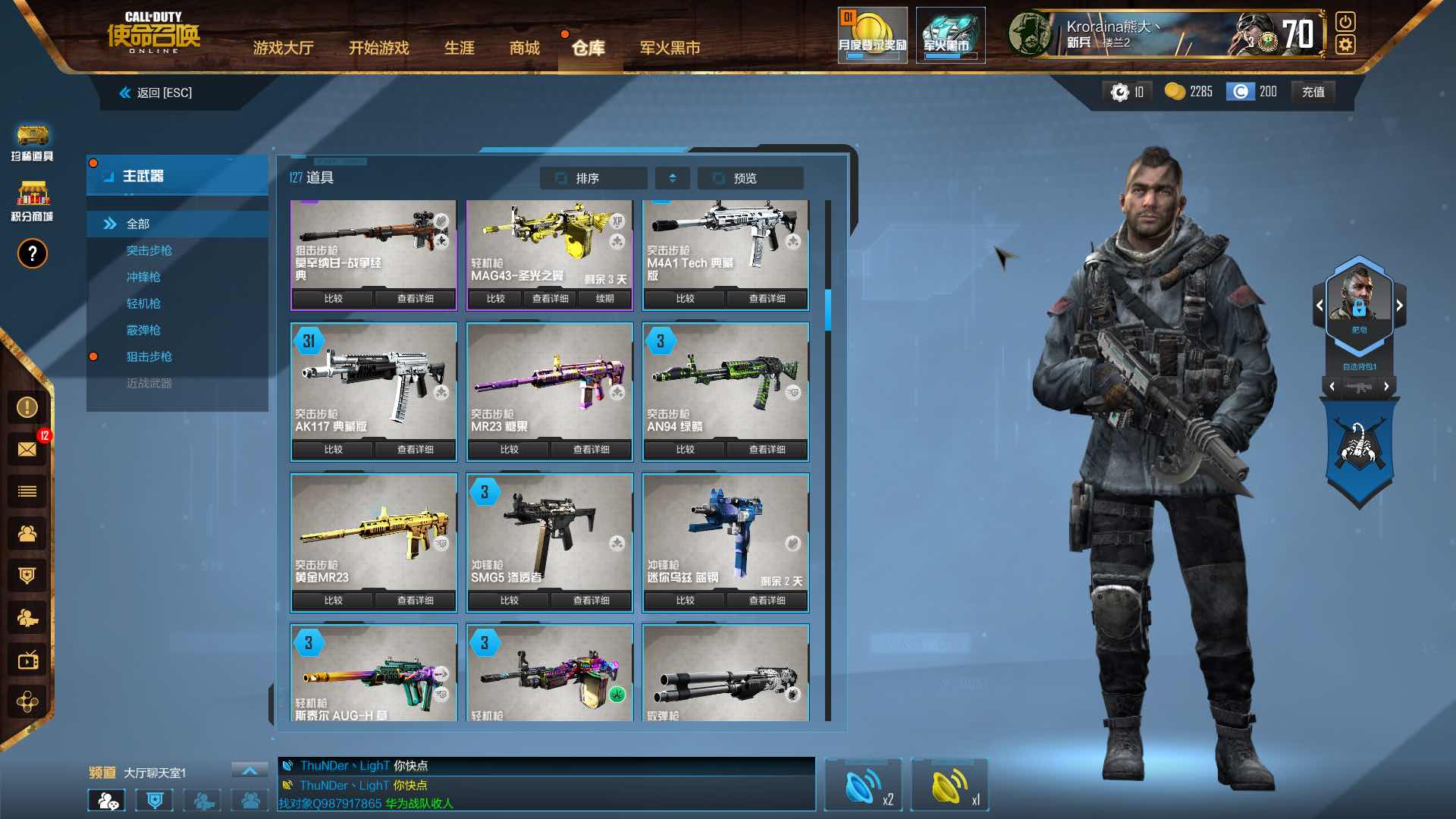Image resolution: width=1456 pixels, height=819 pixels.
Task: Choose the 霰弹枪 shotgun category
Action: (143, 330)
